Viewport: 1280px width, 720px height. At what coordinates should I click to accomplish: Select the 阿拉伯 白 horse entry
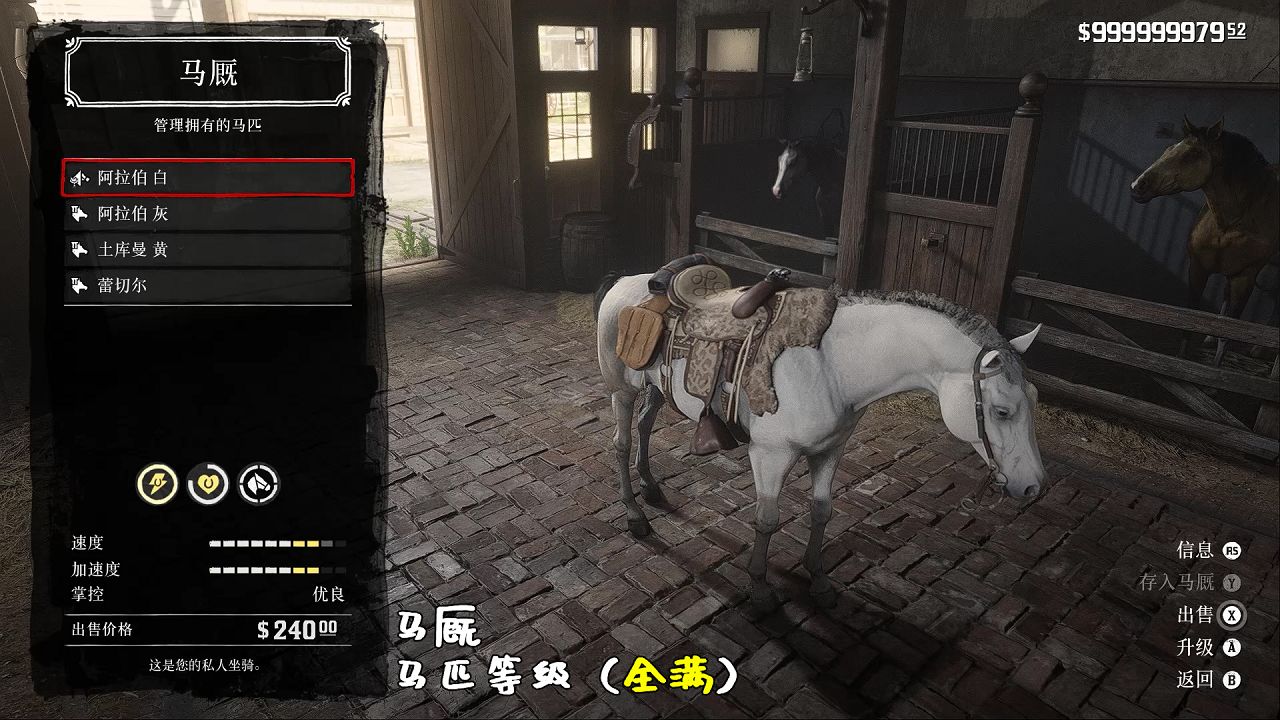tap(208, 178)
